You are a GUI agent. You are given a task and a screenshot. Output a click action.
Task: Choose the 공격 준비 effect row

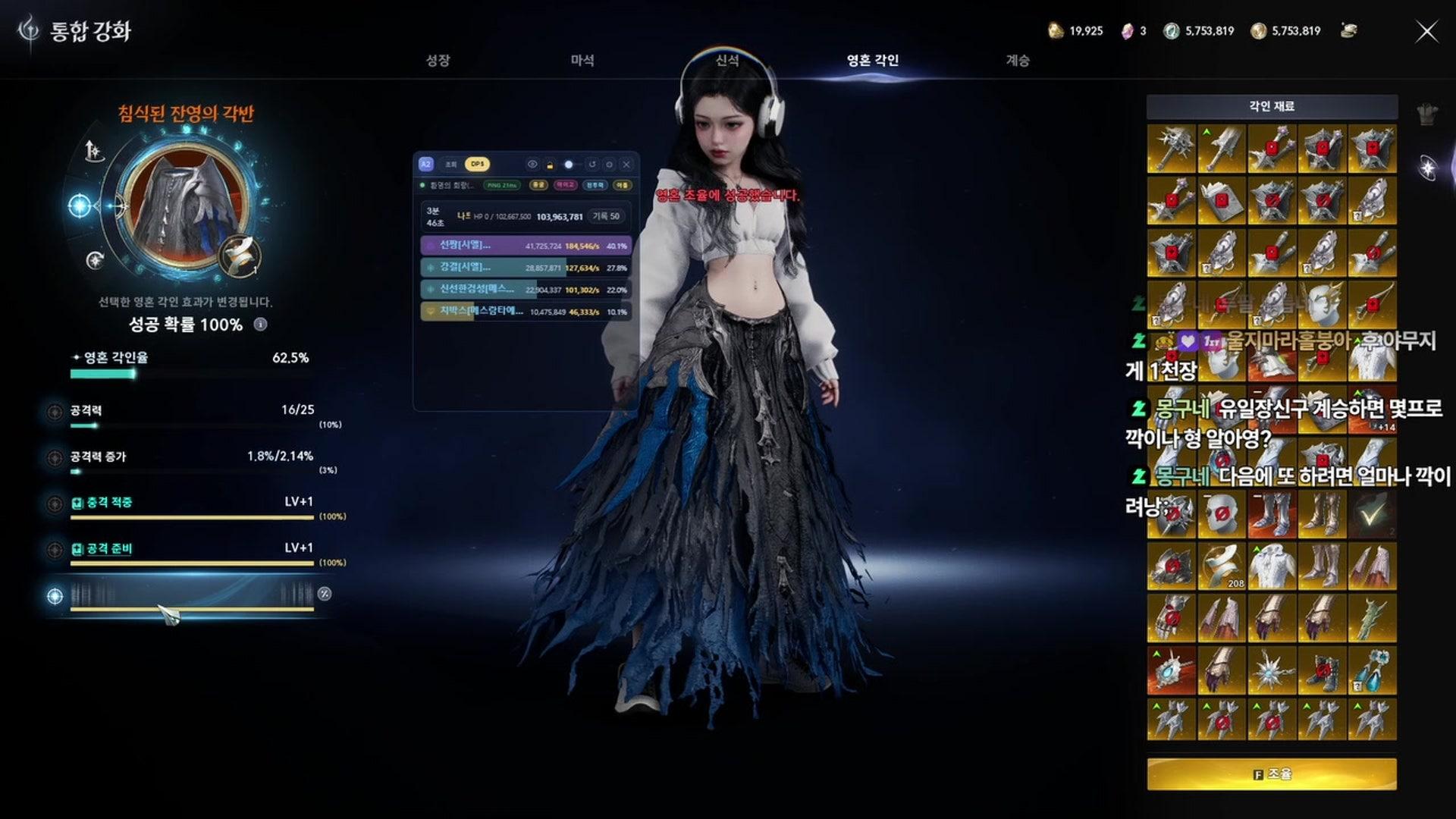(x=190, y=550)
